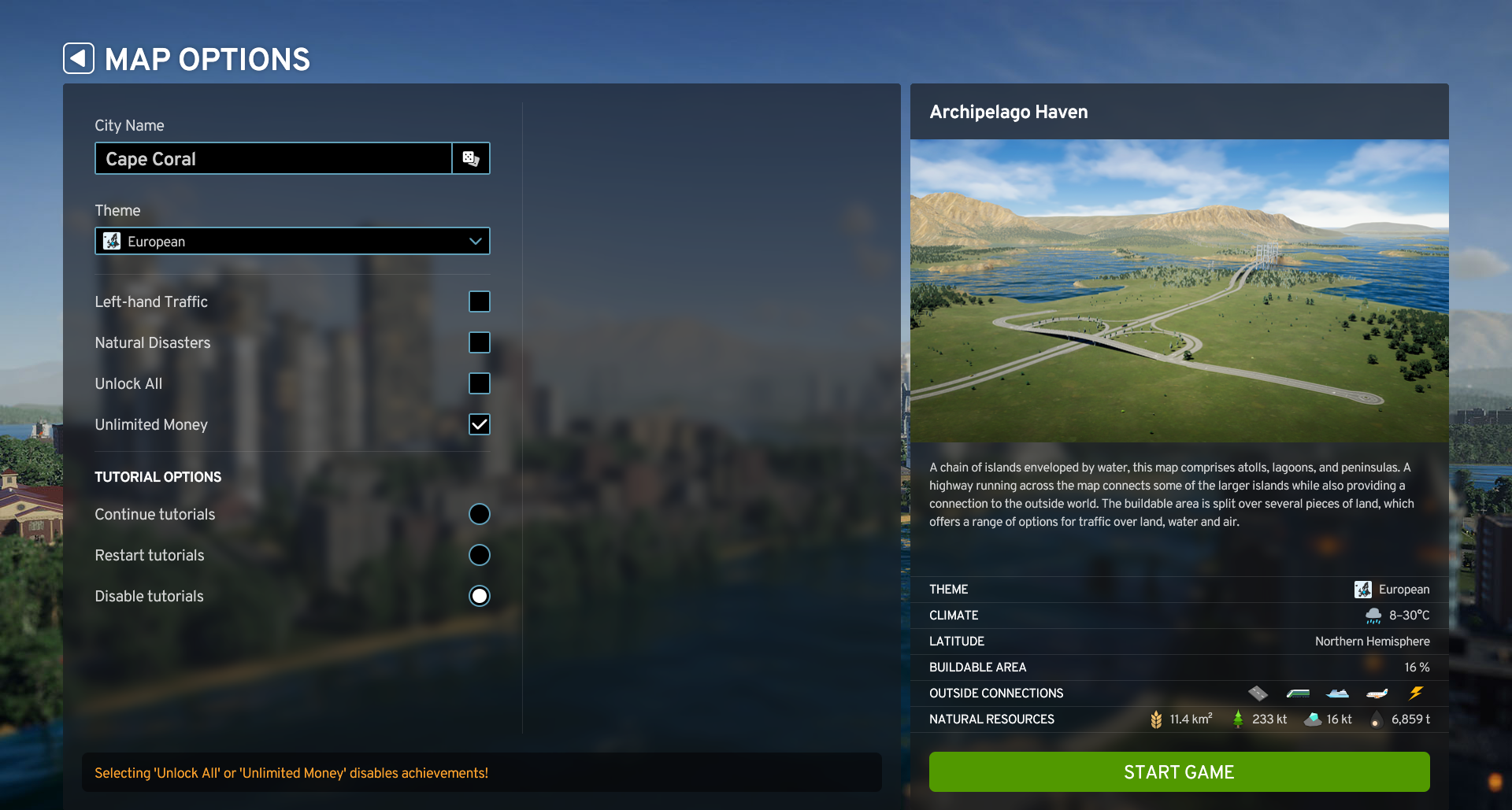Click the City Name text field
Viewport: 1512px width, 810px height.
272,158
